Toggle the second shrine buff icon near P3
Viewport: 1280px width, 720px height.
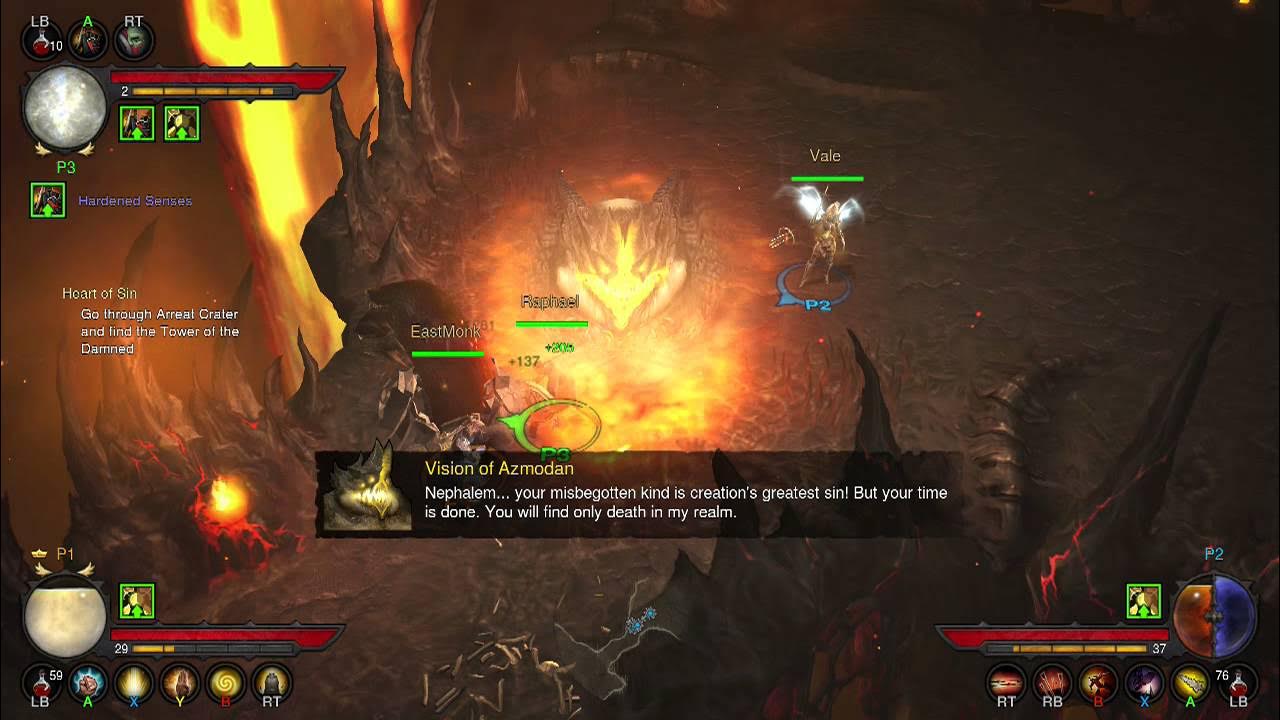[x=180, y=122]
